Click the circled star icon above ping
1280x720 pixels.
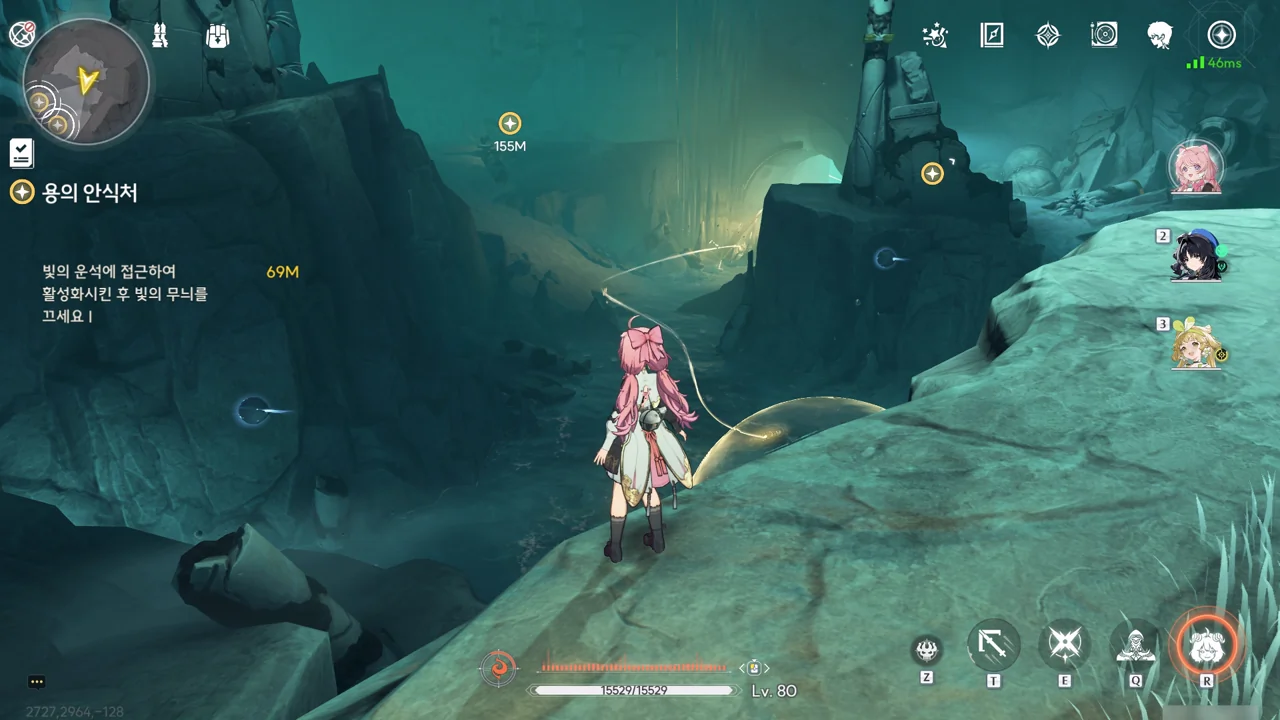coord(1221,35)
